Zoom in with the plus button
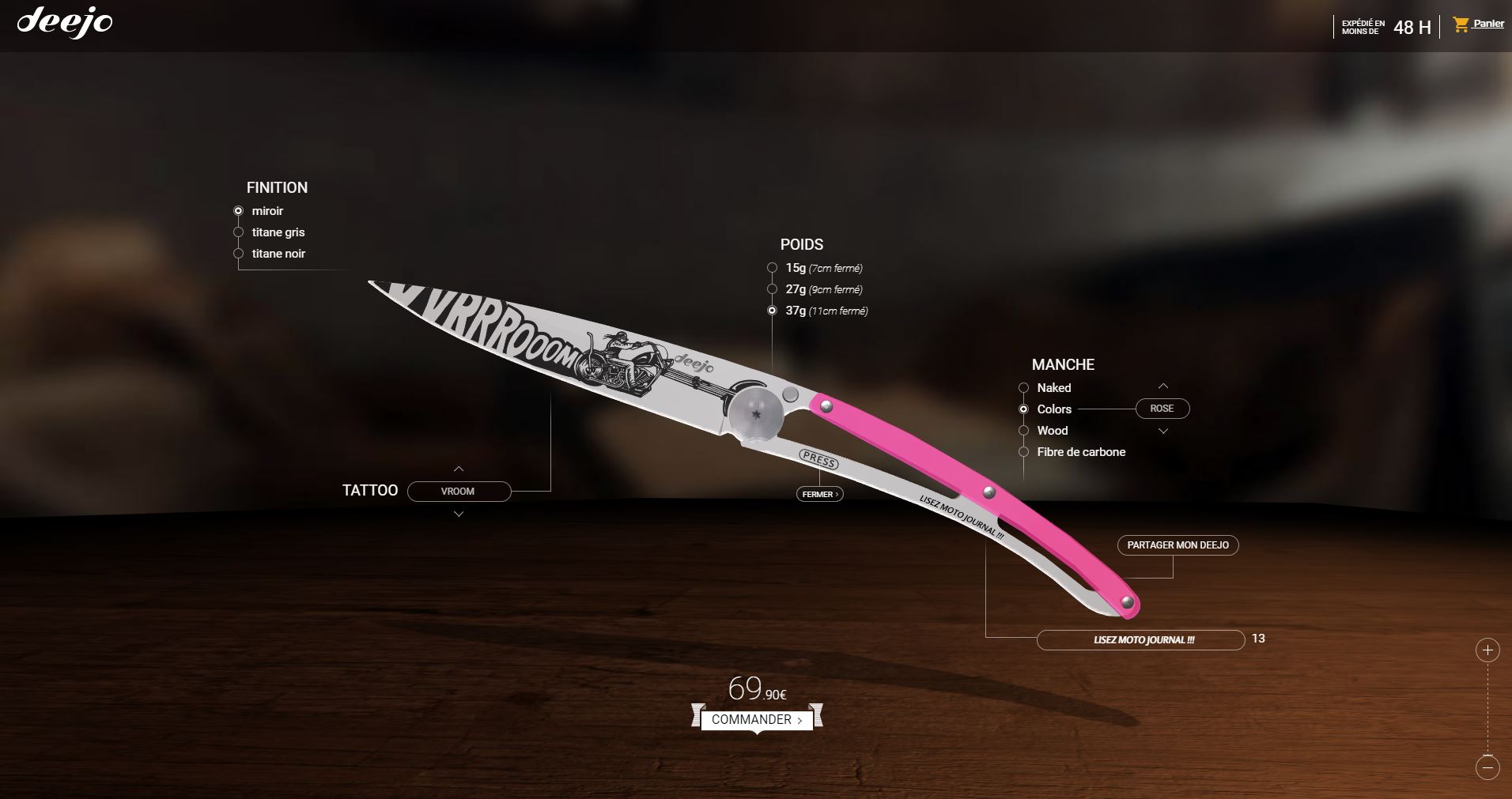The width and height of the screenshot is (1512, 799). click(1487, 650)
